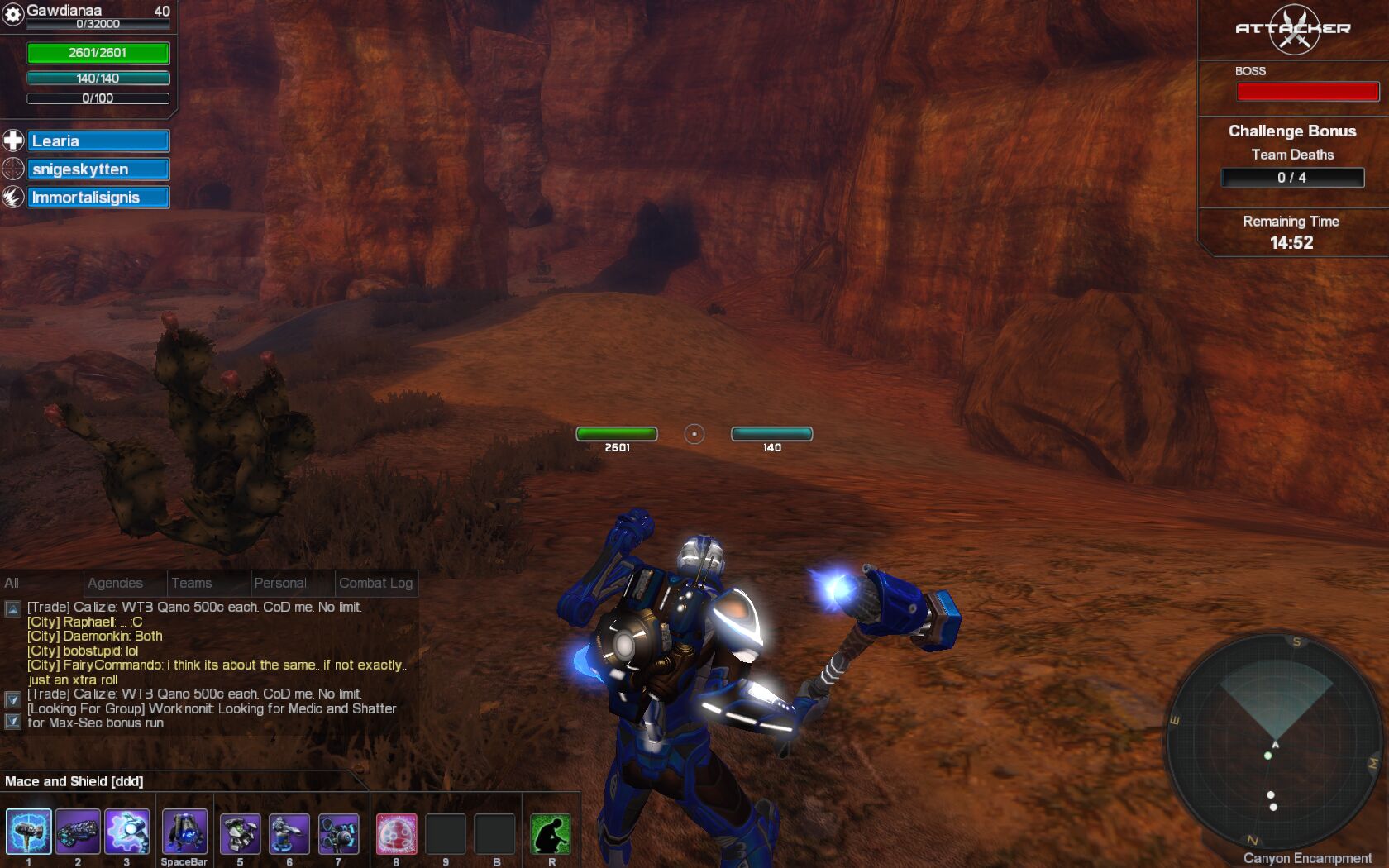The height and width of the screenshot is (868, 1389).
Task: Open the gear settings icon beside Gawdianaa
Action: (13, 14)
